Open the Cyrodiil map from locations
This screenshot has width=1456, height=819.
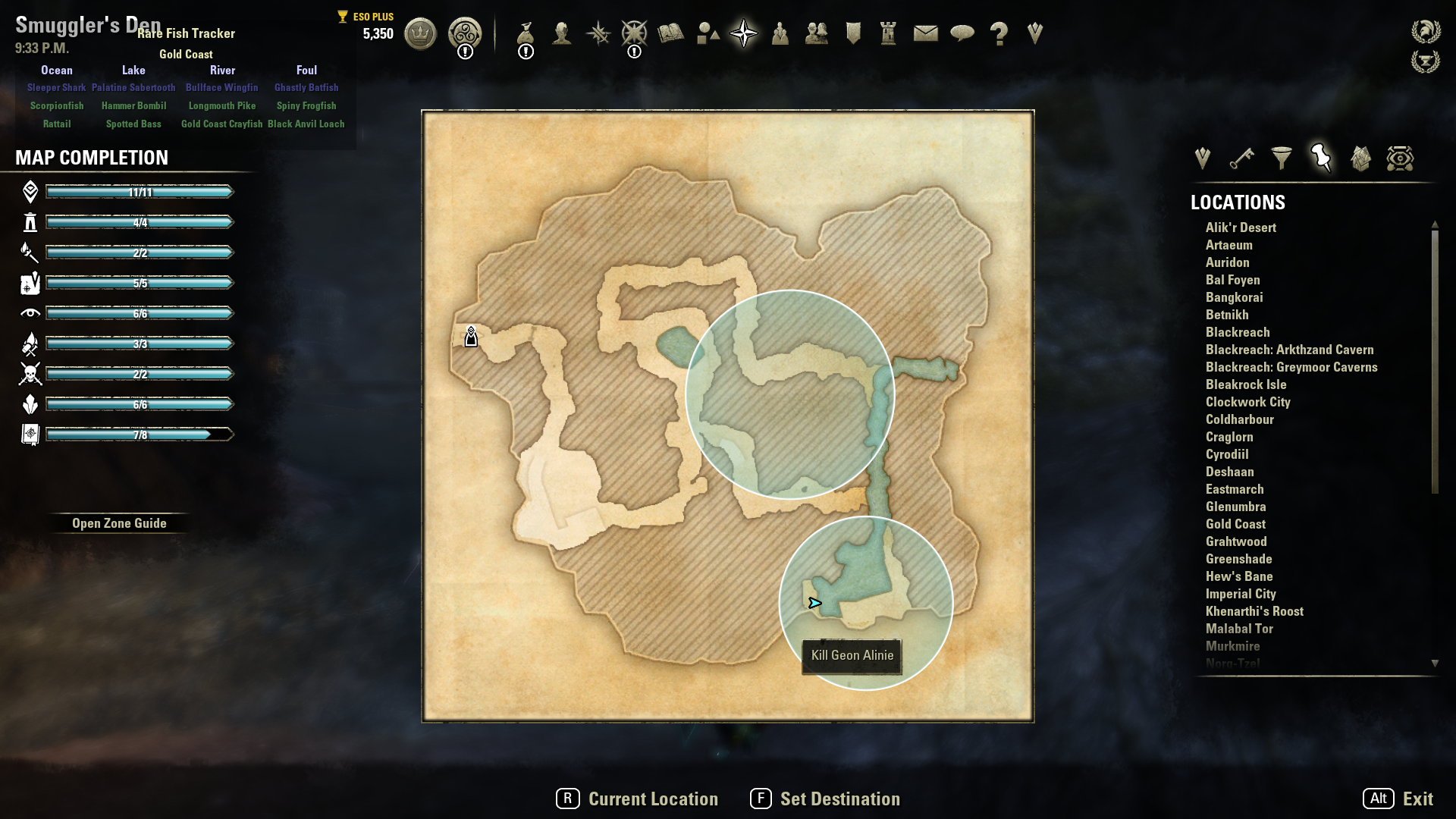pos(1227,454)
